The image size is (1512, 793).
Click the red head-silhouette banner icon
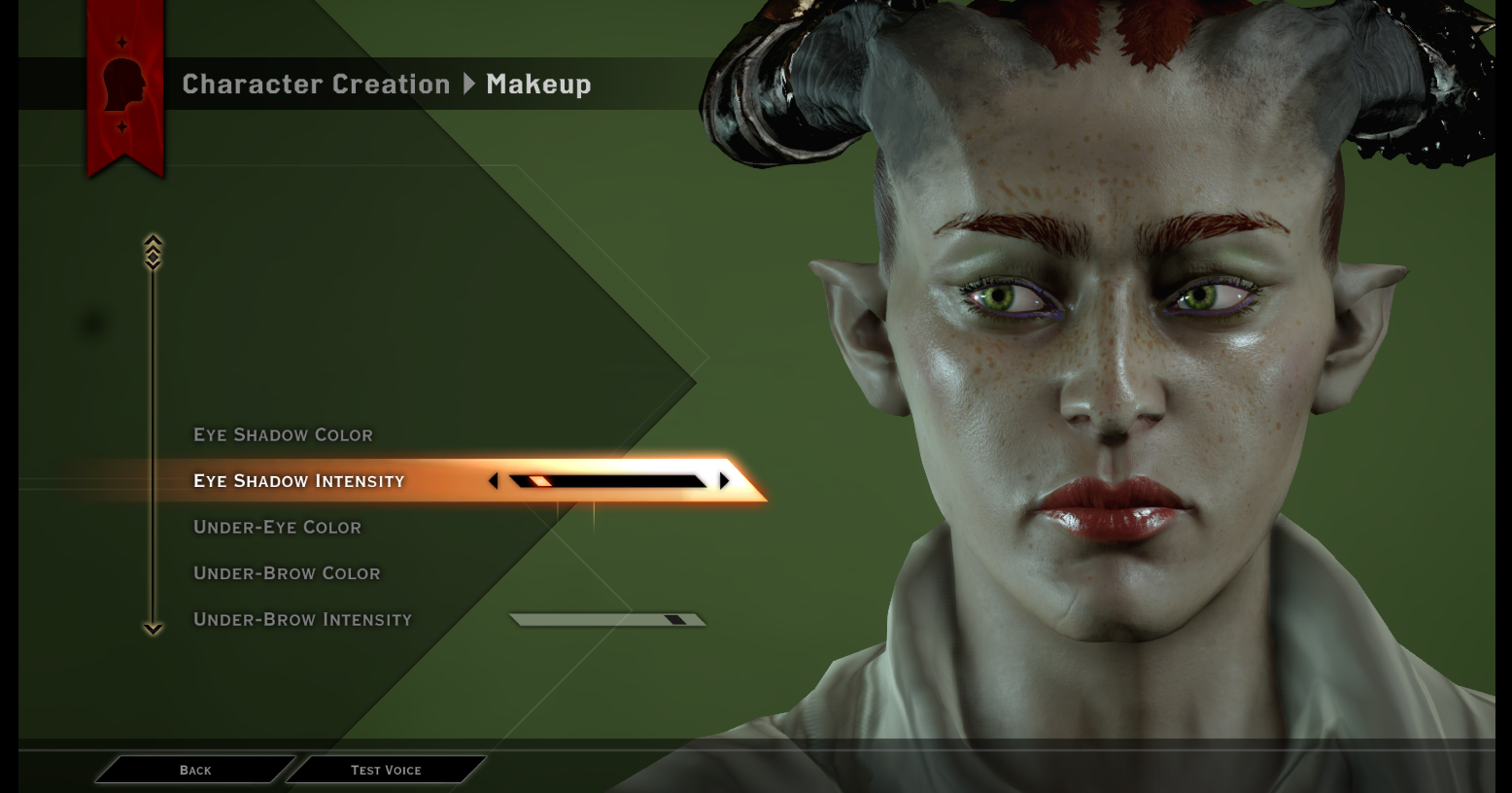point(124,85)
